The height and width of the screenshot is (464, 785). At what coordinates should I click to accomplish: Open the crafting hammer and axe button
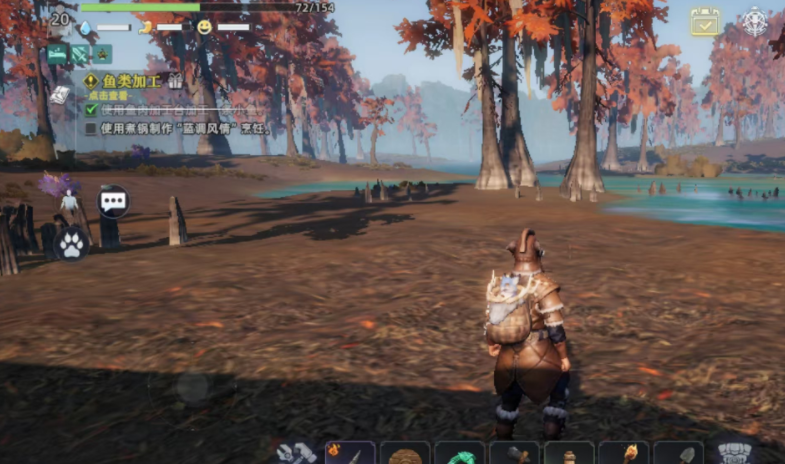(297, 453)
